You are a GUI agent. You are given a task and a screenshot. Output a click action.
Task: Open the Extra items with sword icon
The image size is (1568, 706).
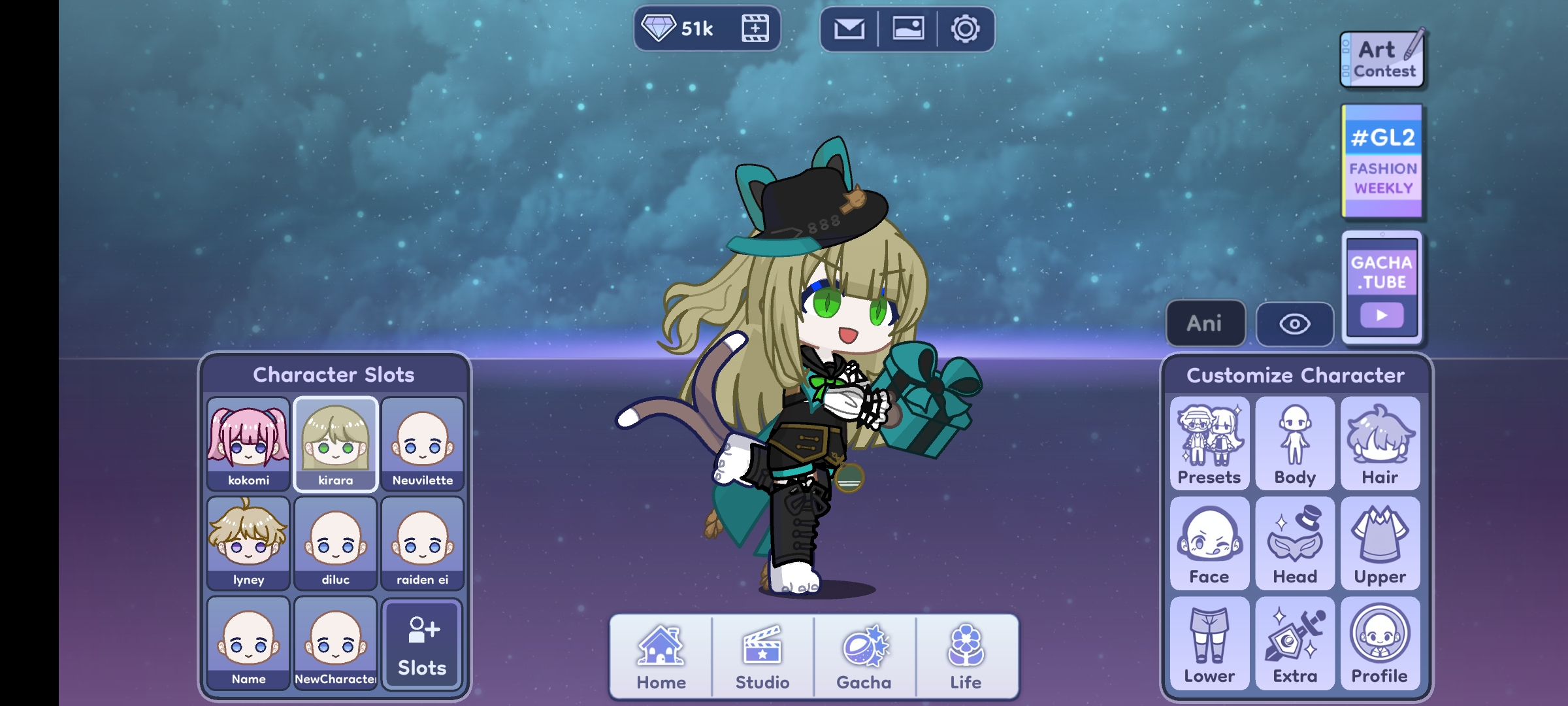(1295, 643)
